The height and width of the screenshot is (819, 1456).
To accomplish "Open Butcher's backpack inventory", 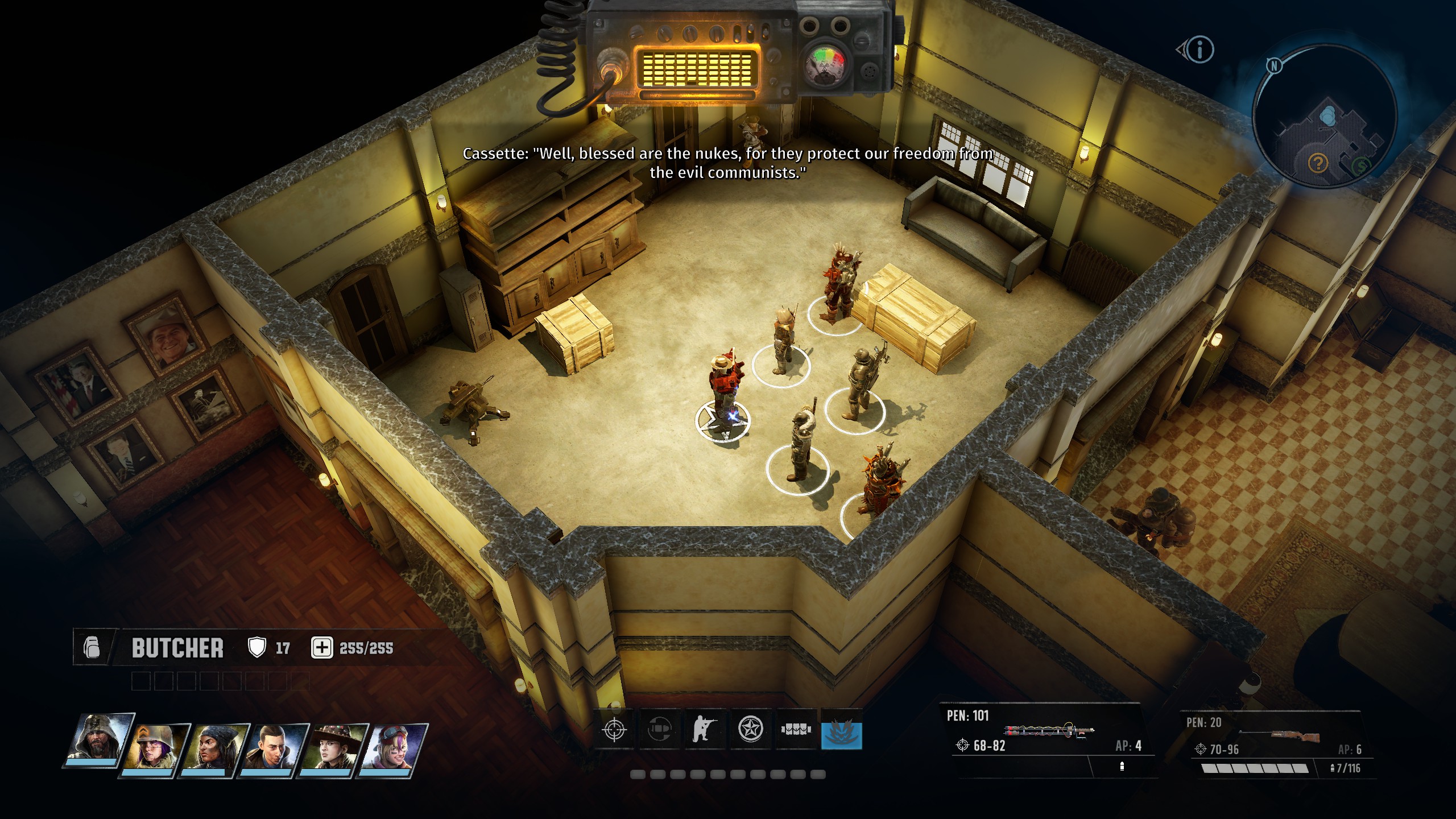I will [x=92, y=648].
